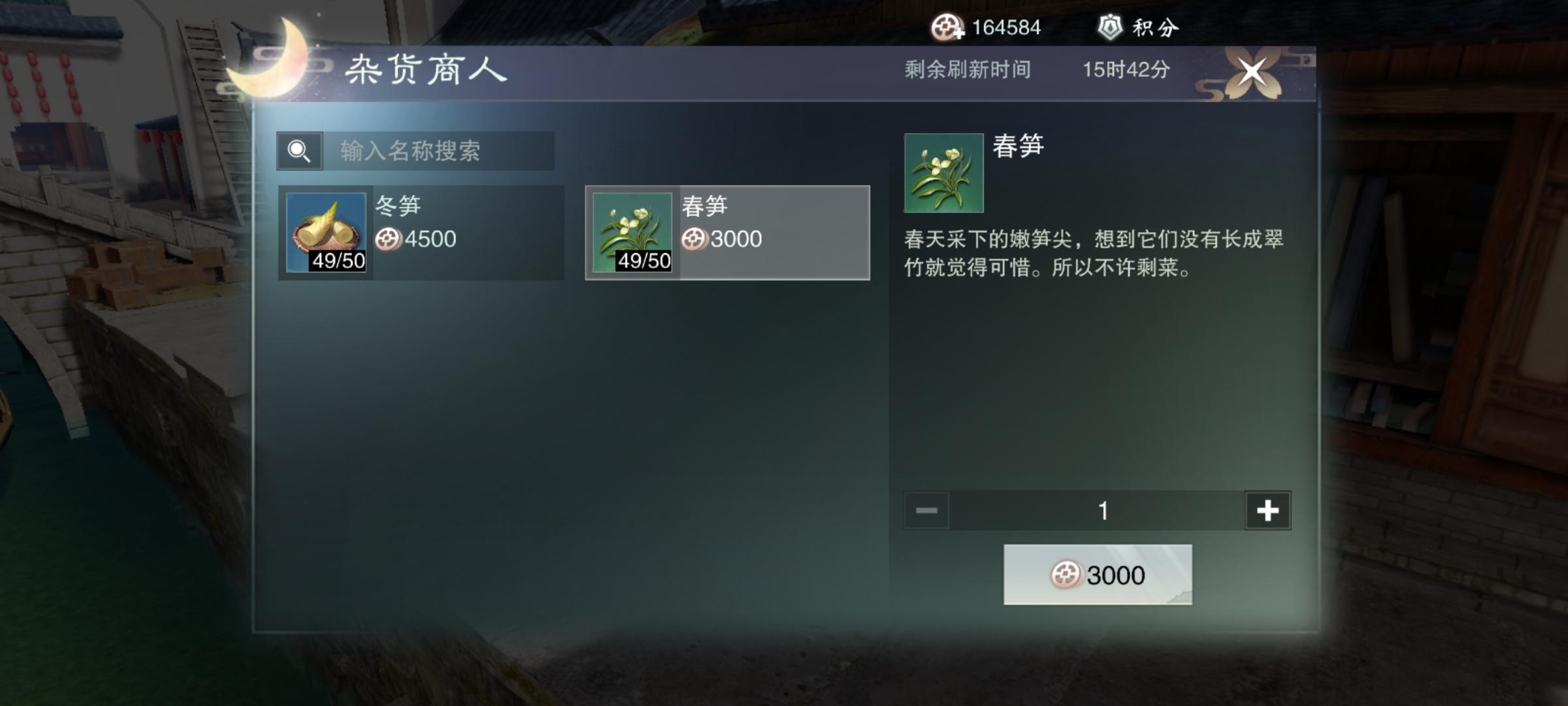Confirm purchase with the 3000 buy button
Viewport: 1568px width, 706px height.
coord(1100,574)
